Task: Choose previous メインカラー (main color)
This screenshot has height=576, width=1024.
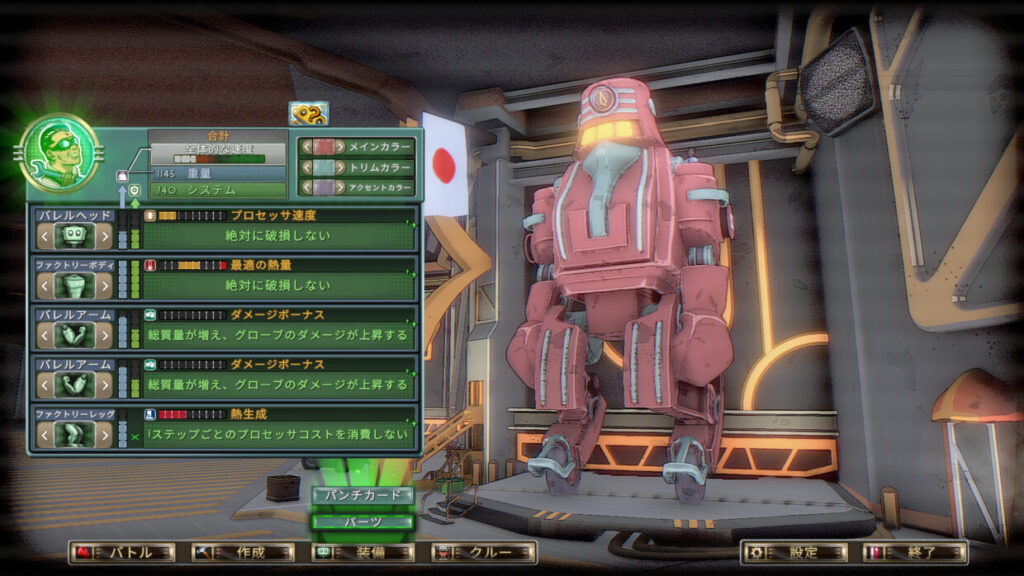Action: click(x=305, y=146)
